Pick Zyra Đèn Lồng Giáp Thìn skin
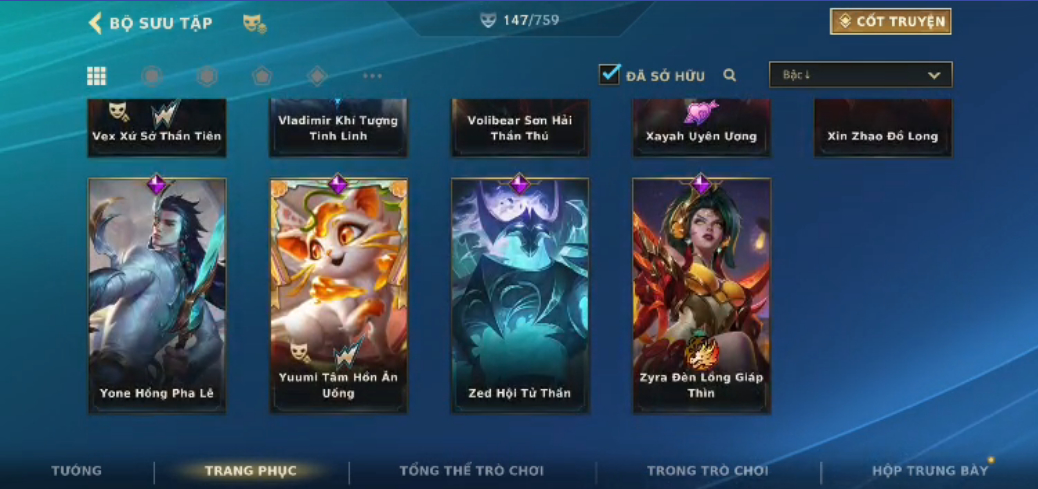Screen dimensions: 1038x489 tap(701, 295)
